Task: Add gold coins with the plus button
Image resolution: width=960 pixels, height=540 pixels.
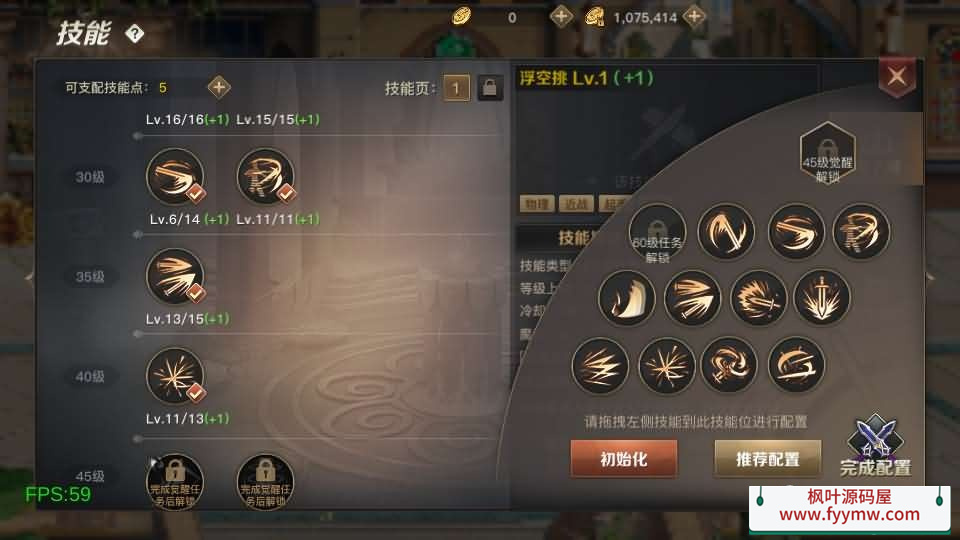Action: click(x=562, y=17)
